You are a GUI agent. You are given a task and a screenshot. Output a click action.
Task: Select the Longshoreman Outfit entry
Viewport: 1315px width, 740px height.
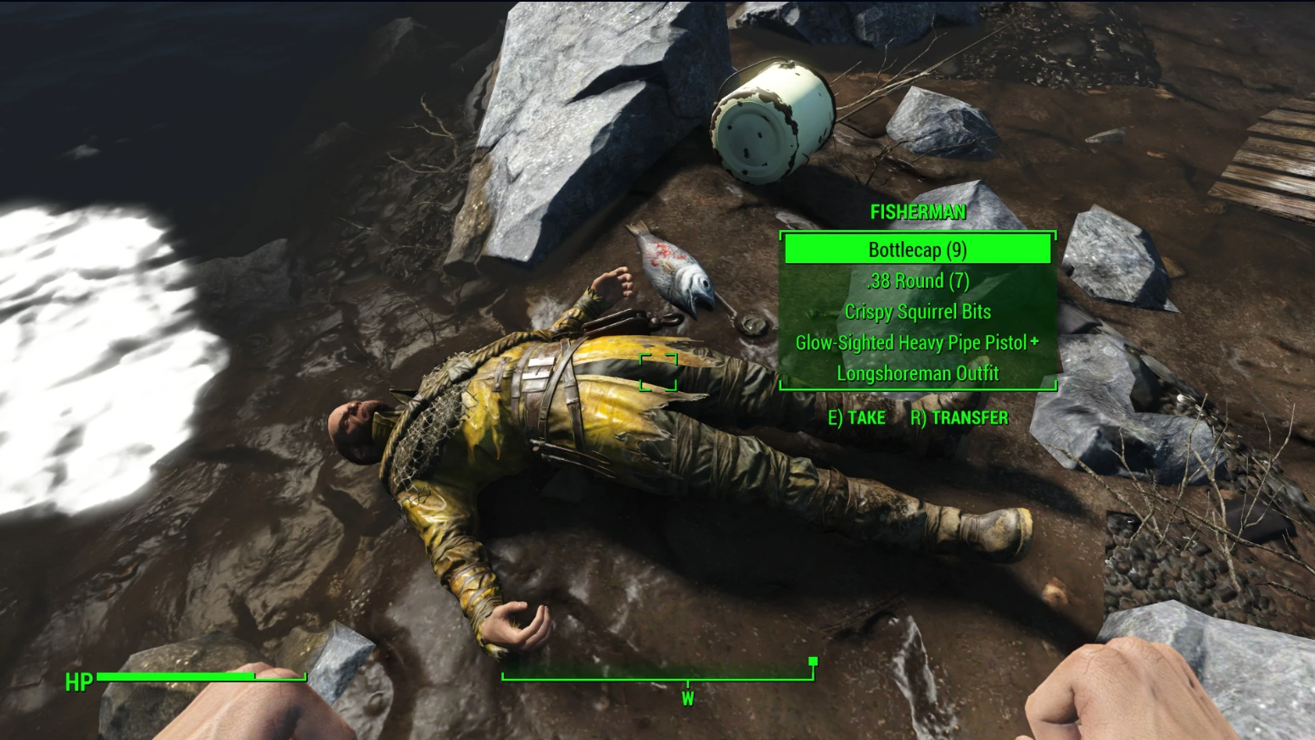click(x=917, y=373)
